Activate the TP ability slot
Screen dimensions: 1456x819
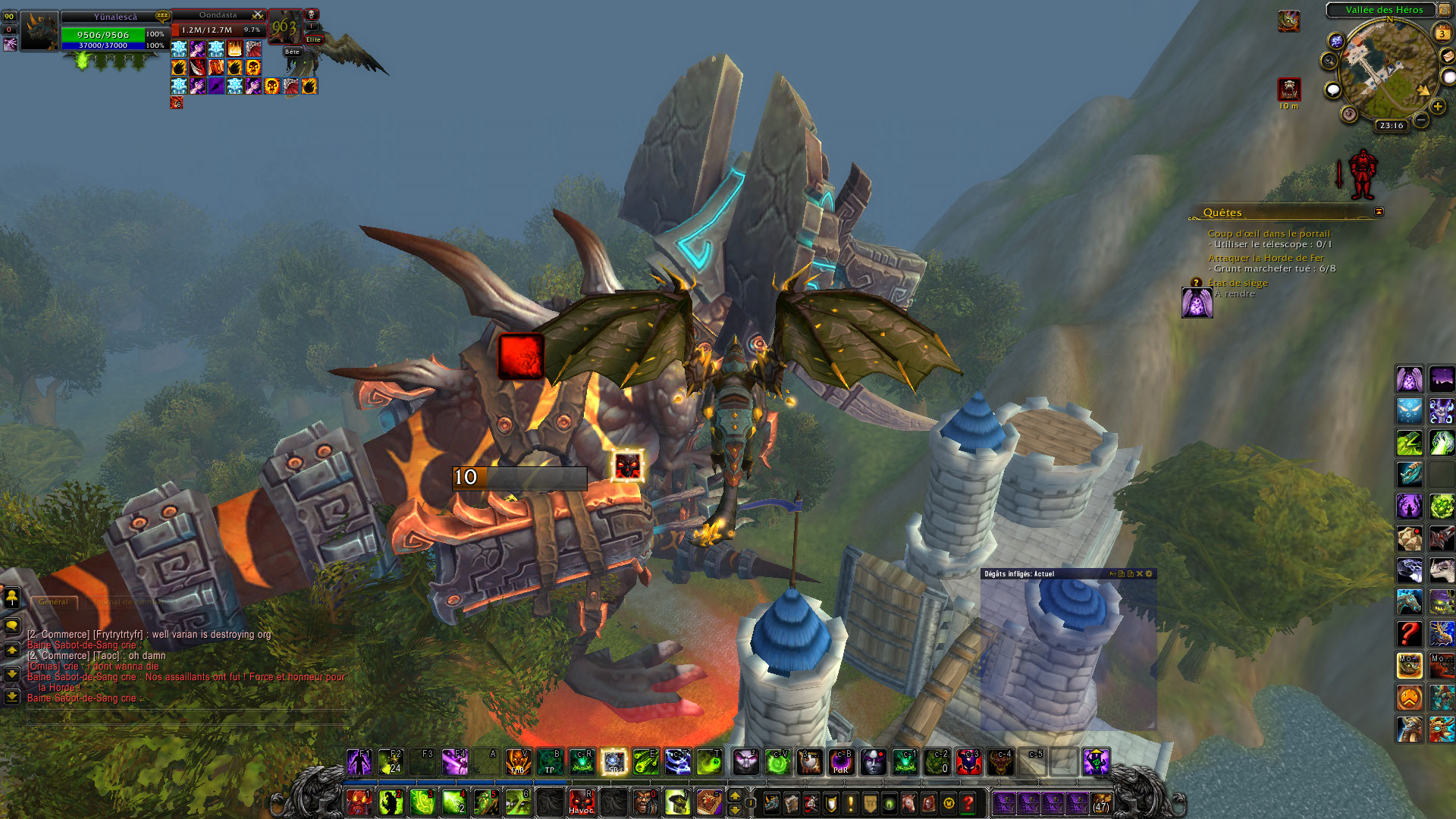point(550,762)
